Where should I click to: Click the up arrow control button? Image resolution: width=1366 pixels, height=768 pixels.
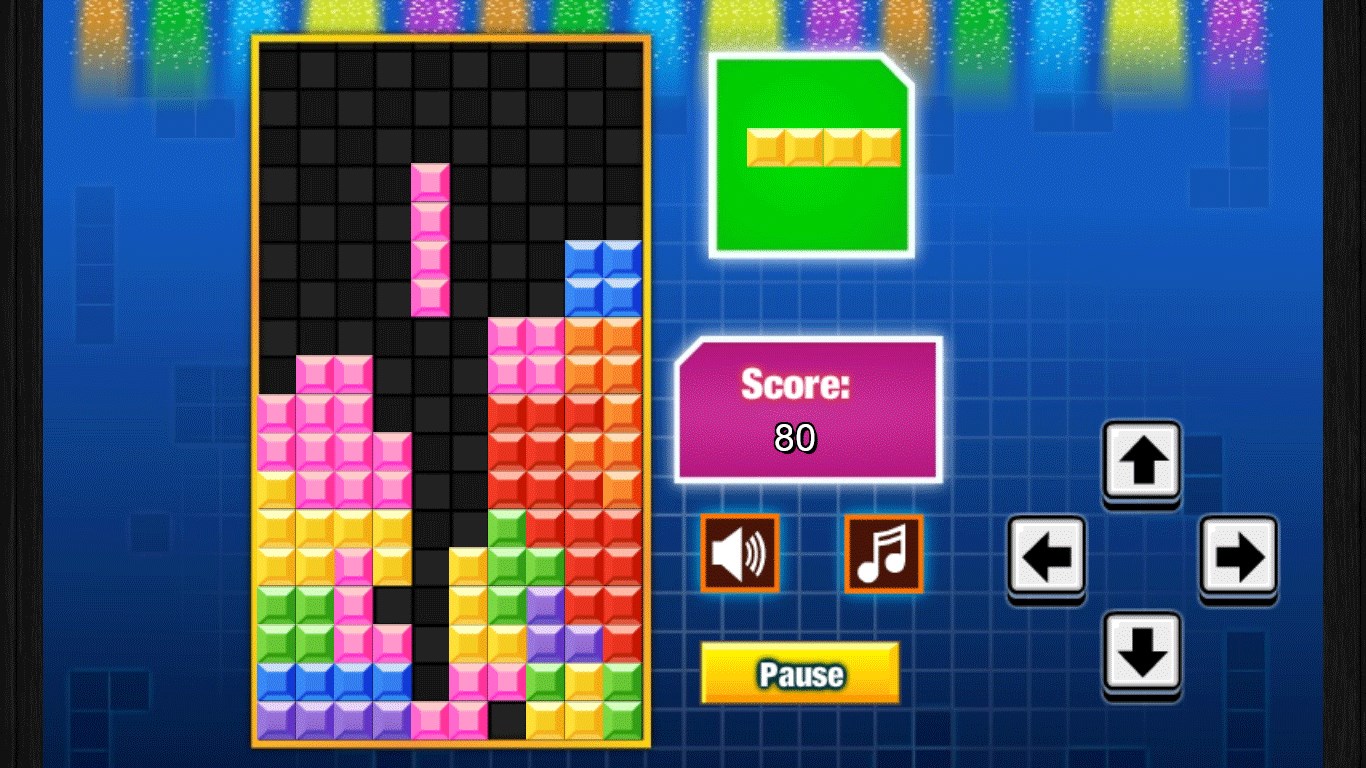click(1142, 461)
